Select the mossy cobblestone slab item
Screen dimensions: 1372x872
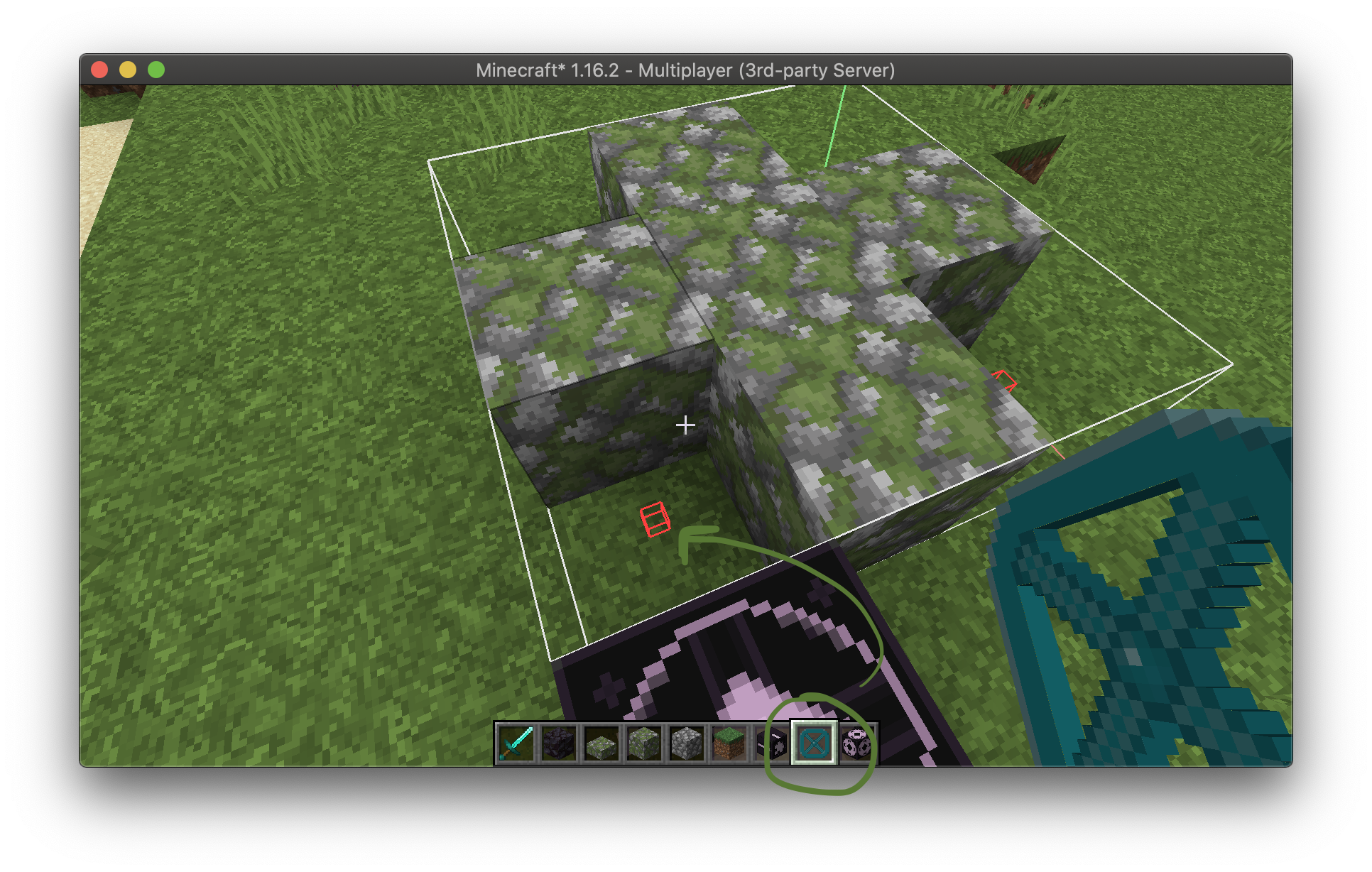(x=601, y=743)
